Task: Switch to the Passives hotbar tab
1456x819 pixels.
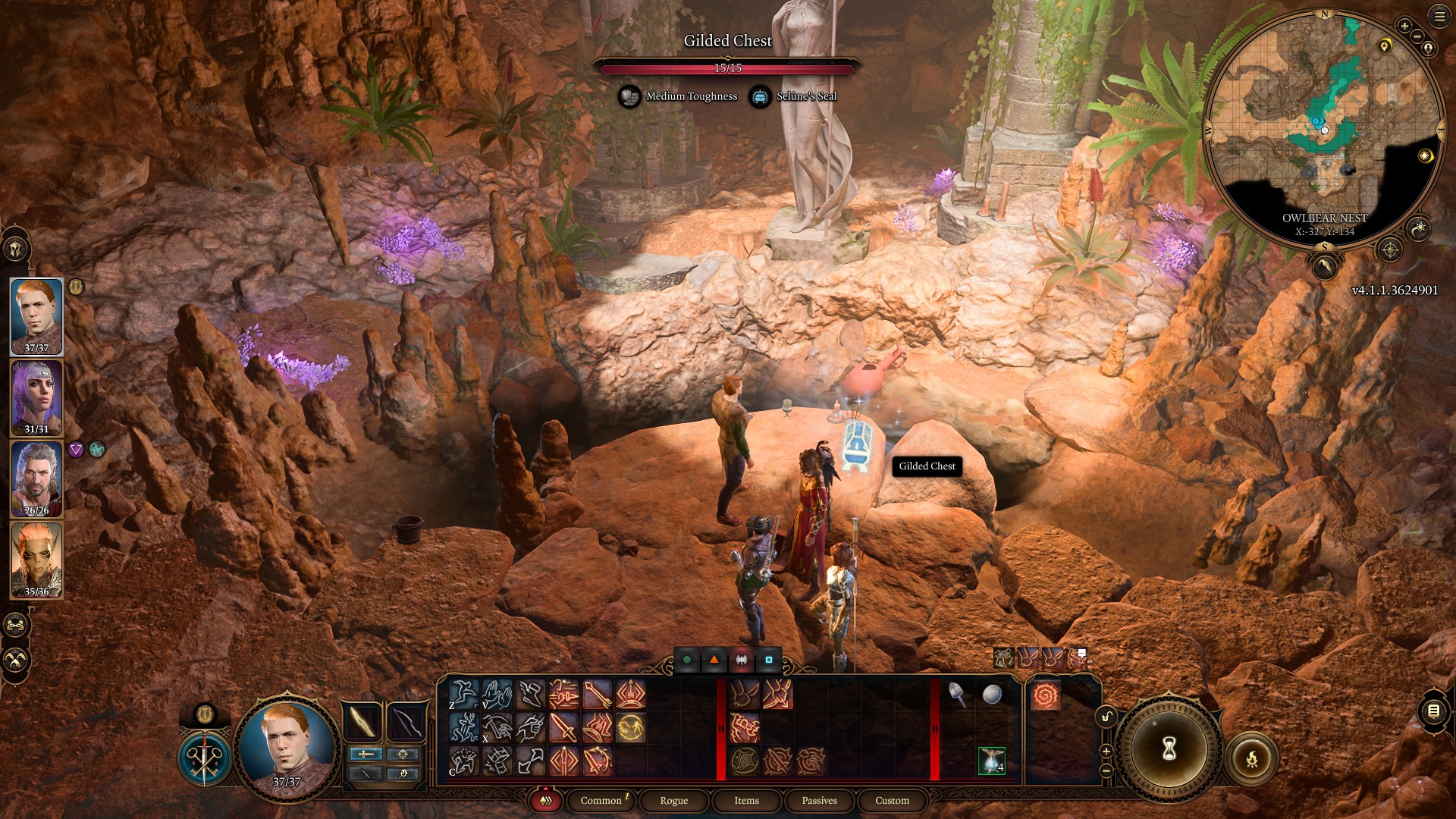Action: (x=819, y=801)
